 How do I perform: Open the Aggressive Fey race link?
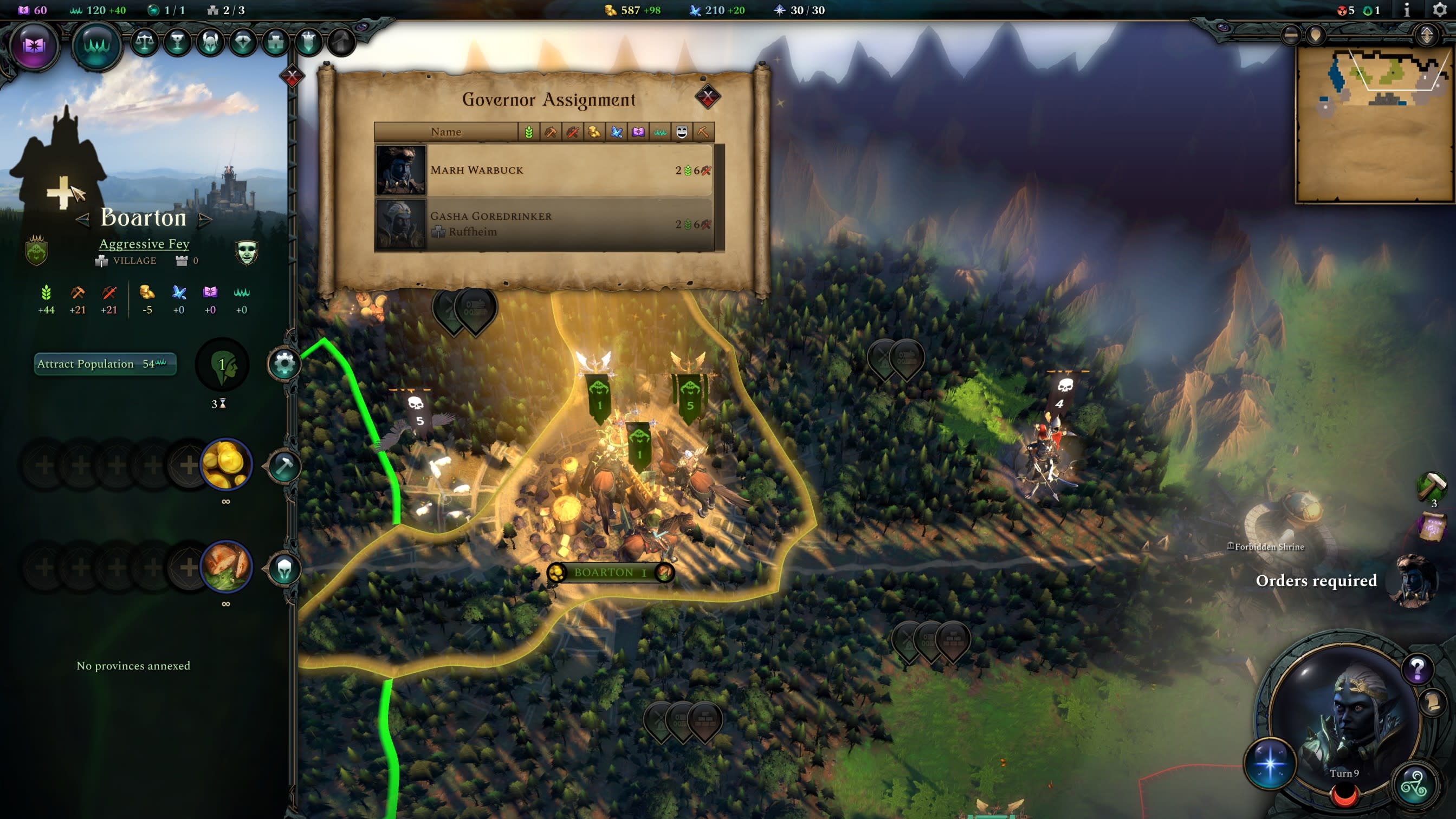point(144,243)
